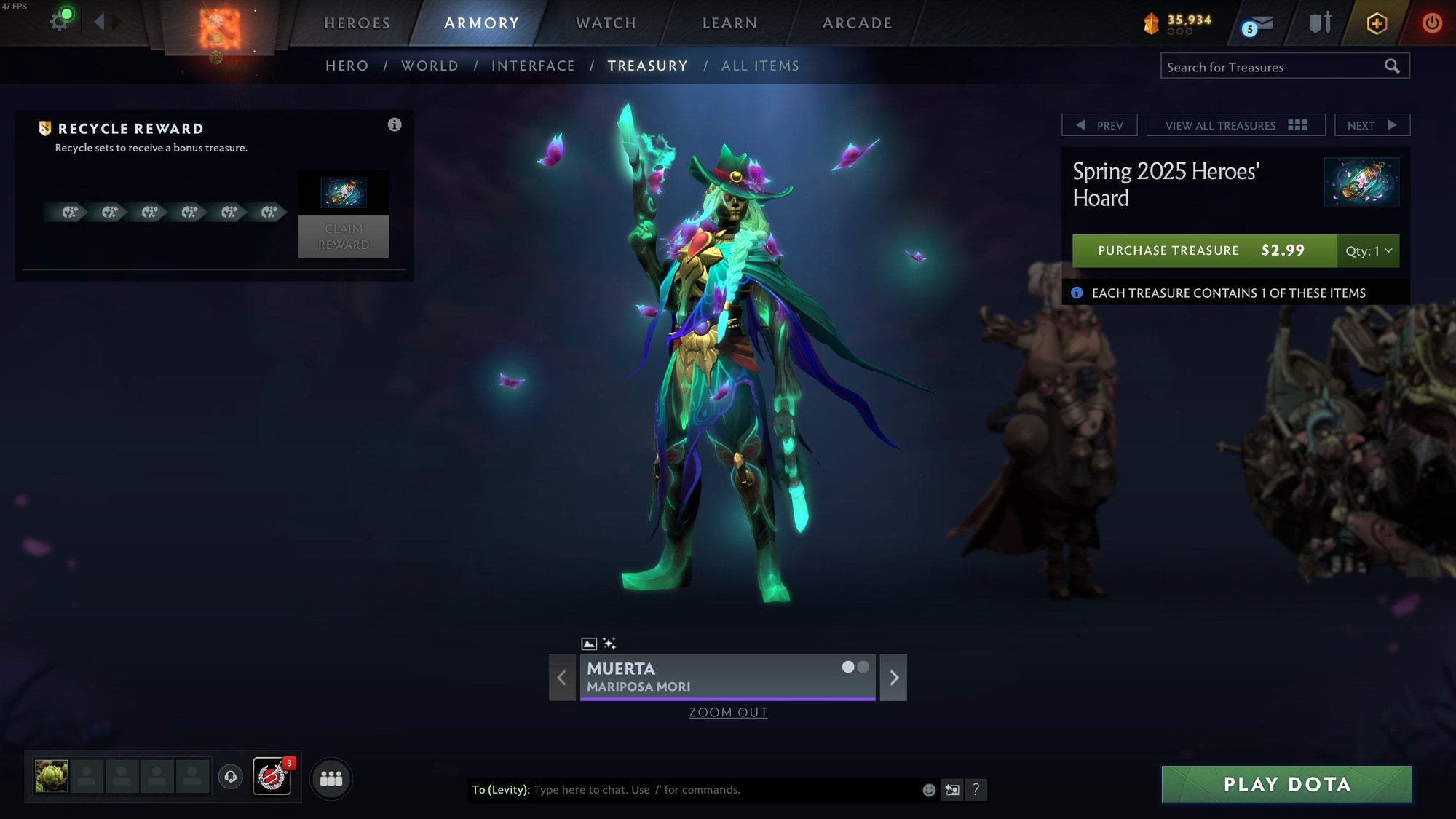The height and width of the screenshot is (819, 1456).
Task: Open the quantity dropdown
Action: (x=1368, y=250)
